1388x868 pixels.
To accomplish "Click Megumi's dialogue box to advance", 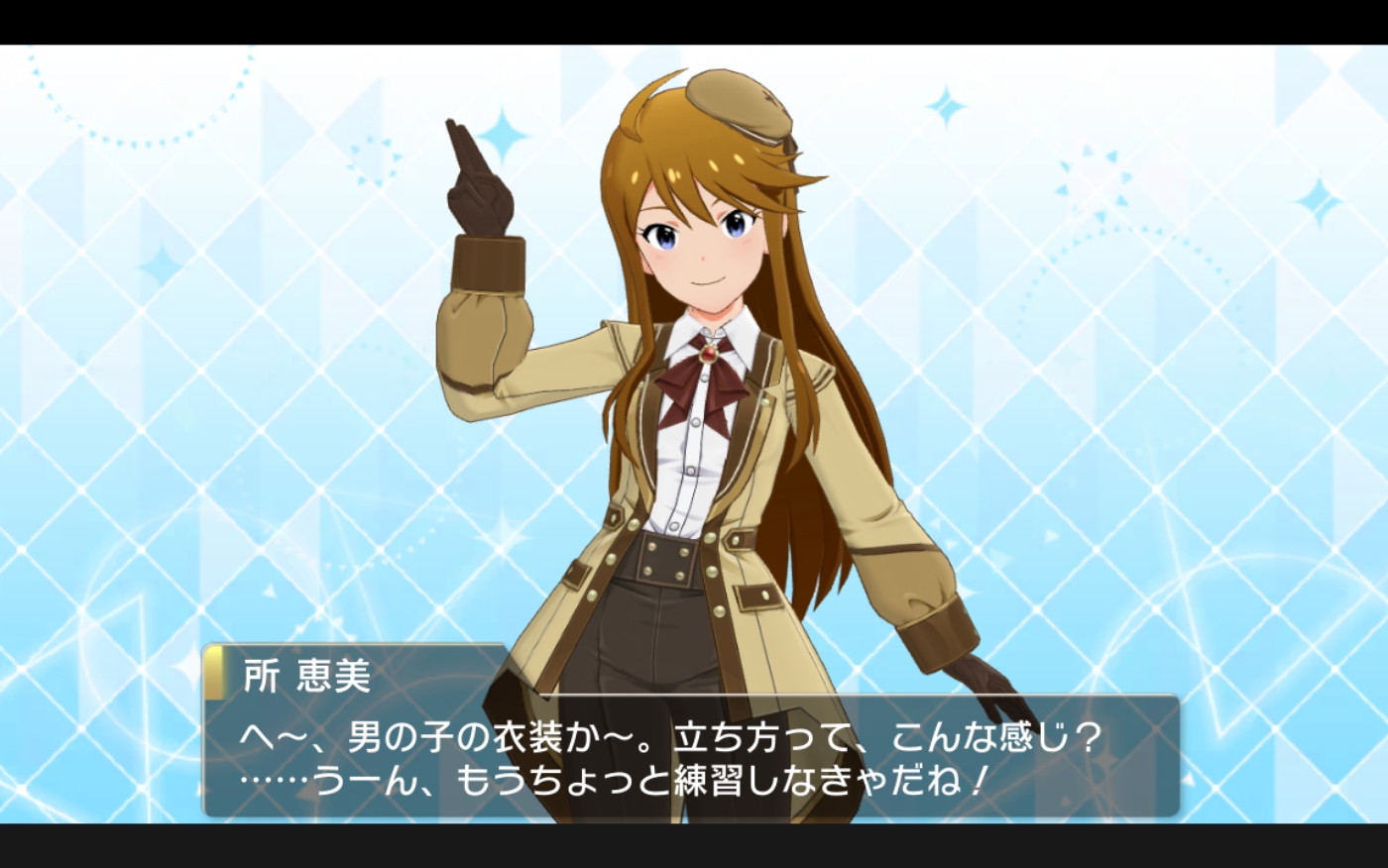I will pos(690,757).
